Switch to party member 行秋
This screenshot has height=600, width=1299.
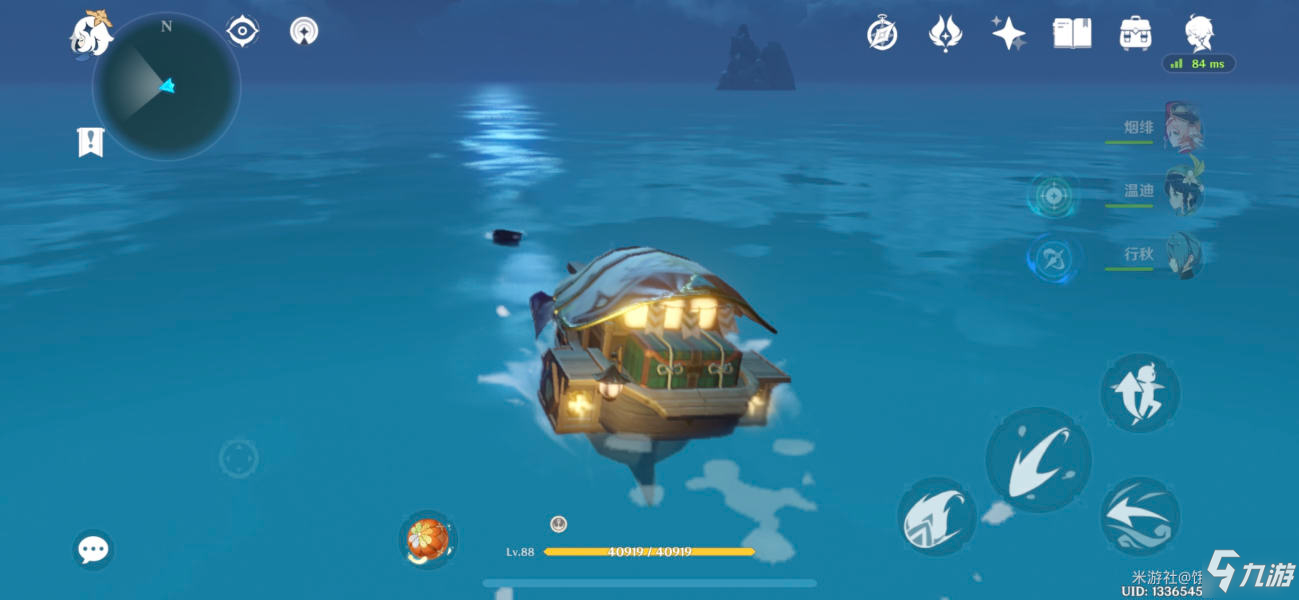pyautogui.click(x=1182, y=256)
